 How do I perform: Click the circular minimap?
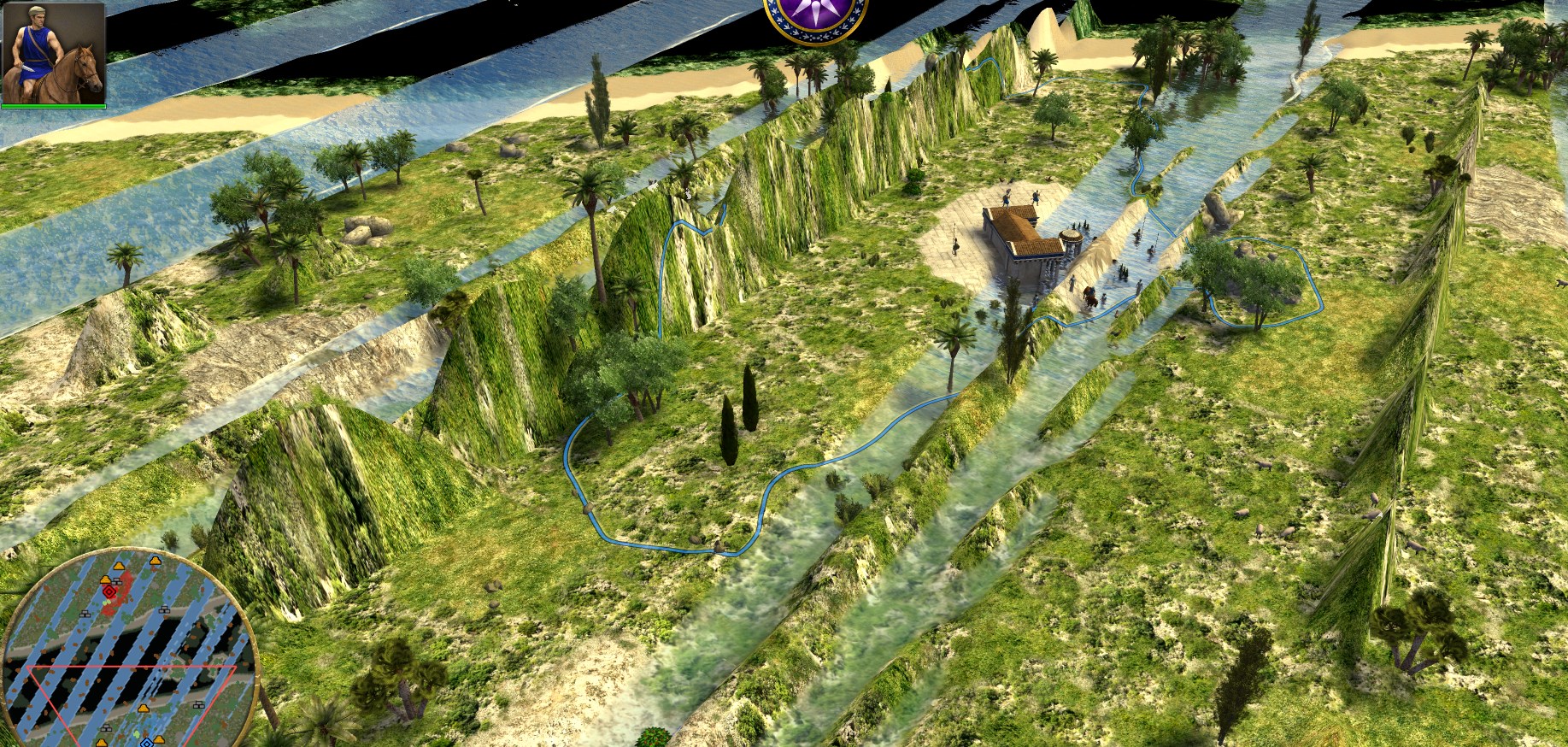click(128, 650)
